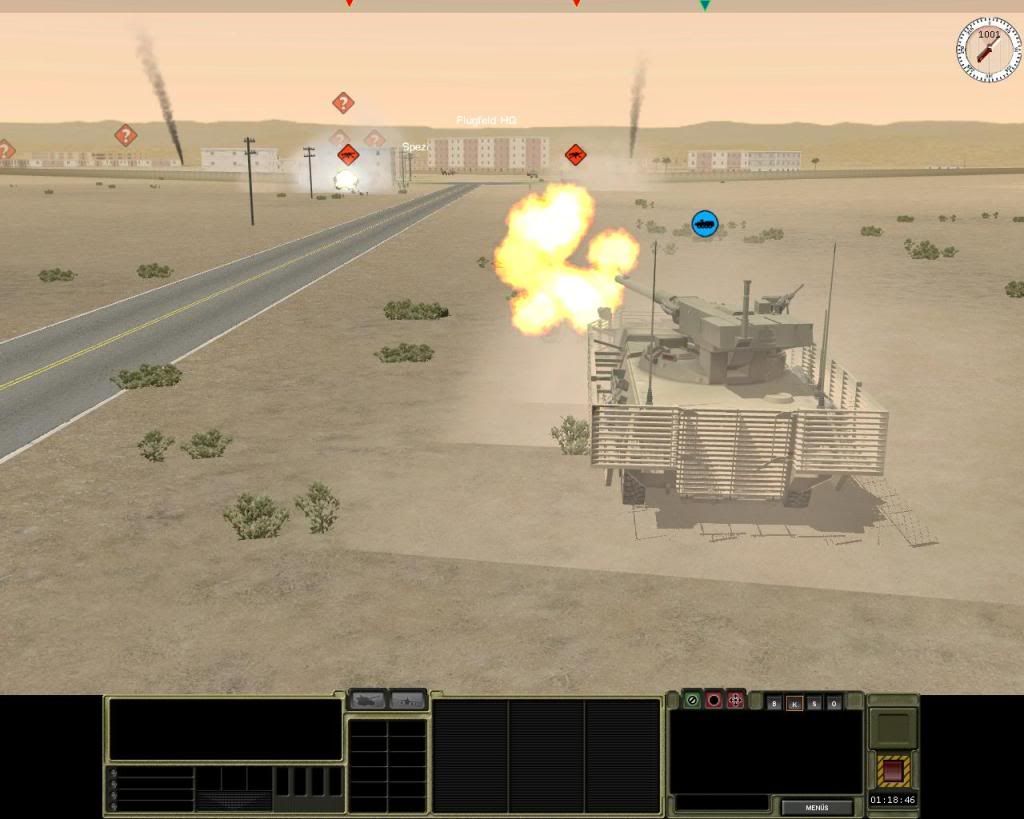Open the artillery support vehicle tab
Viewport: 1024px width, 819px height.
coord(367,700)
